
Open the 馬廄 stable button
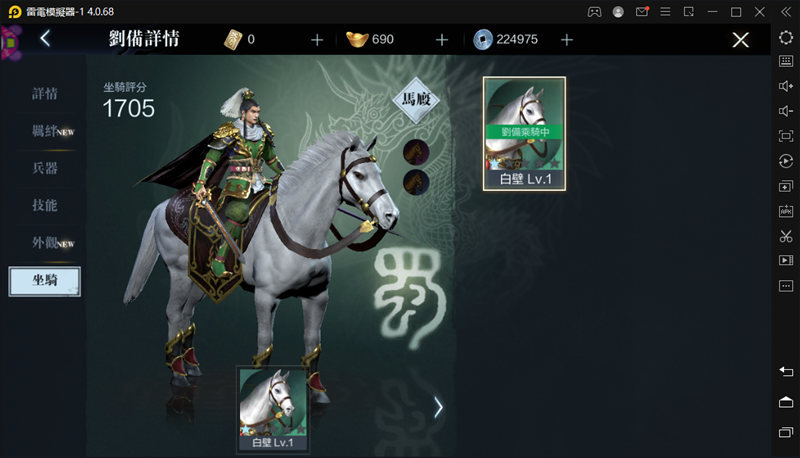point(424,99)
